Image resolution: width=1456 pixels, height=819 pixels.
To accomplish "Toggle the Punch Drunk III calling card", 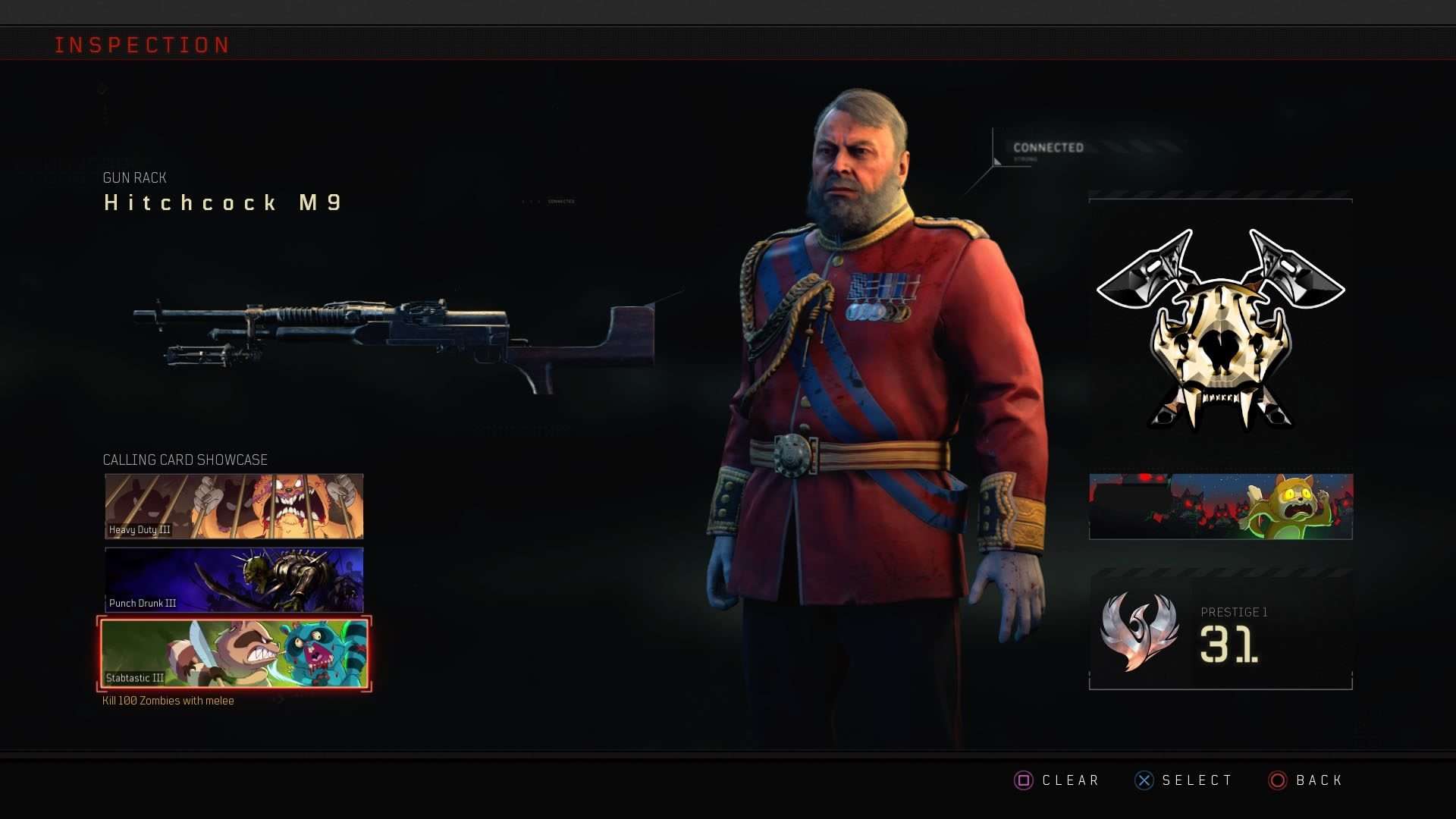I will (x=233, y=579).
